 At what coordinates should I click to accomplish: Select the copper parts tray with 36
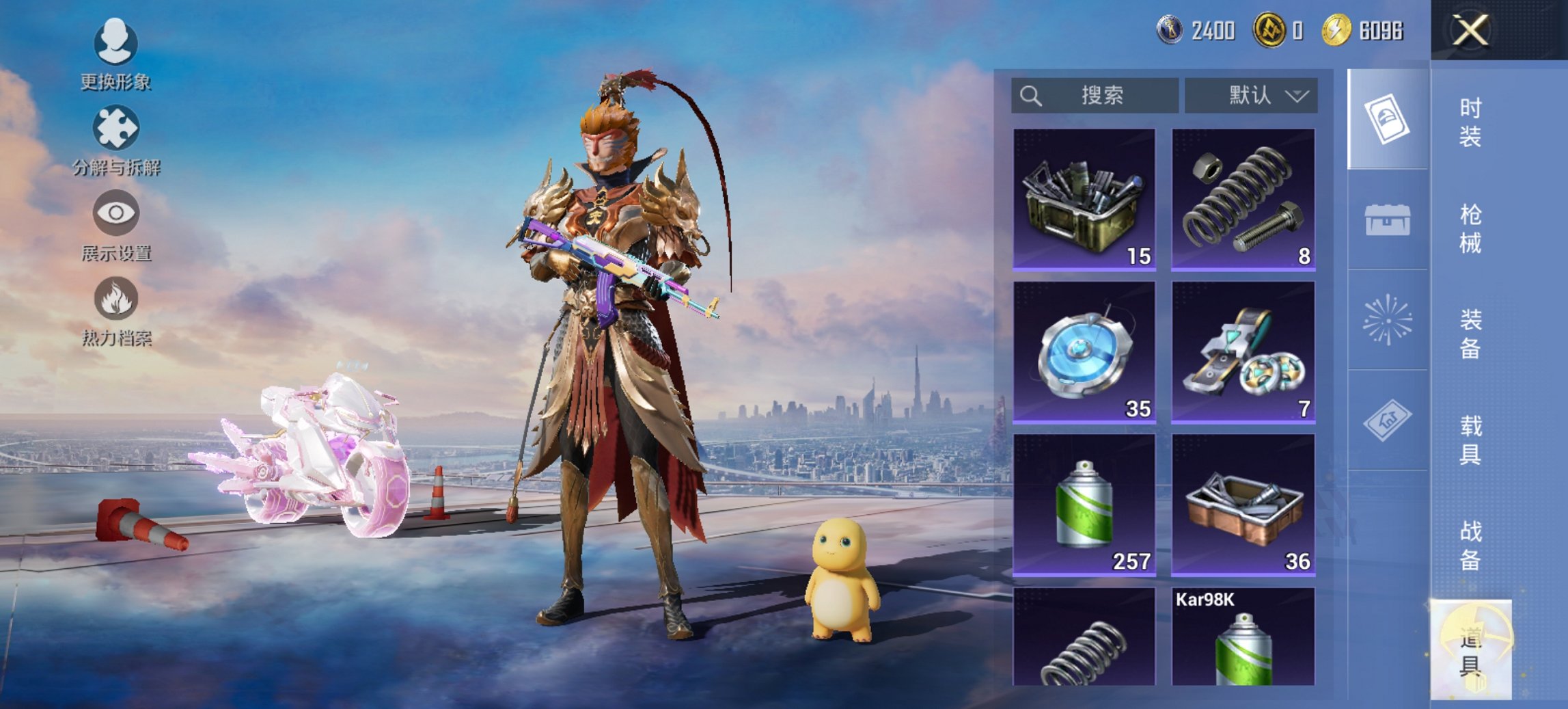[1243, 505]
